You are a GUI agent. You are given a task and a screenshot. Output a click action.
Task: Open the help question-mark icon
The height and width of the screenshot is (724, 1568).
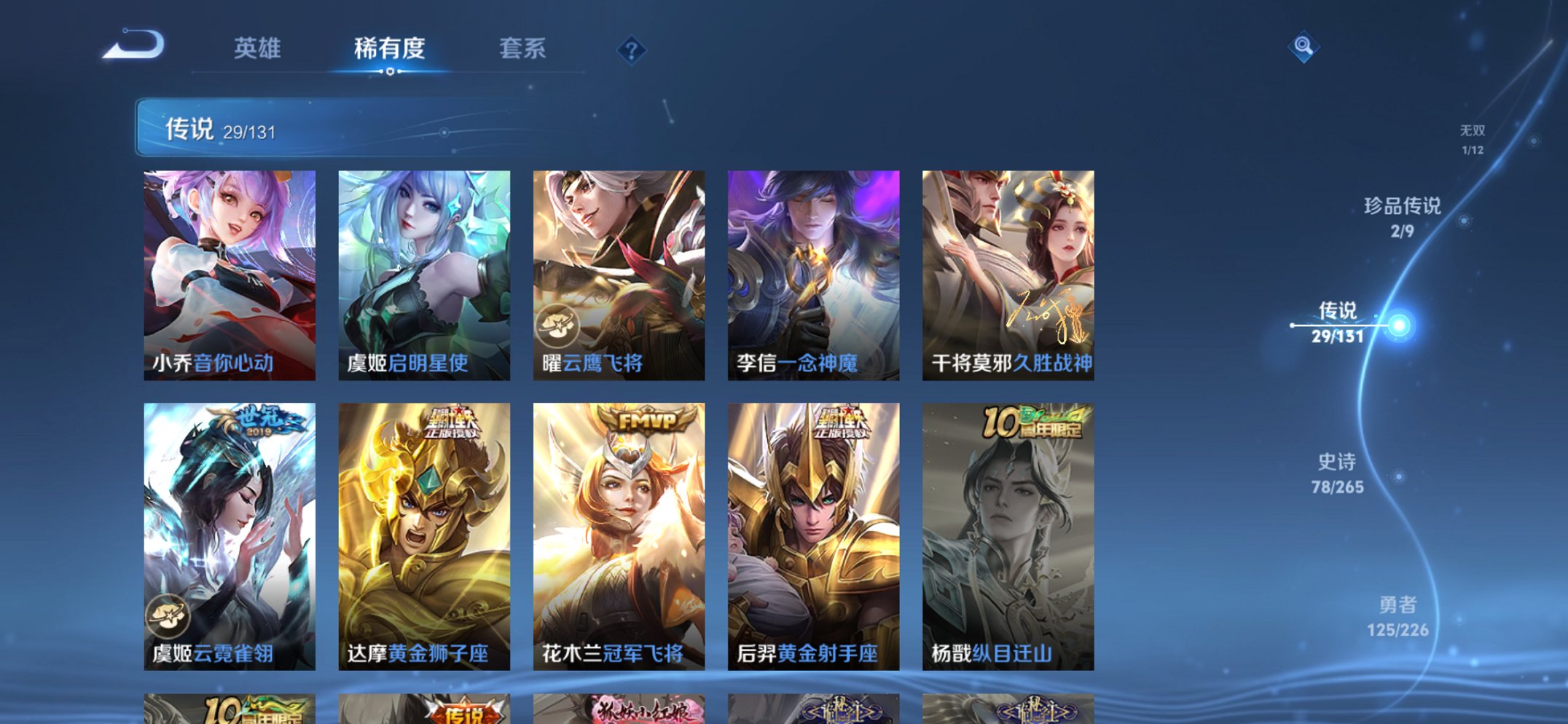632,50
